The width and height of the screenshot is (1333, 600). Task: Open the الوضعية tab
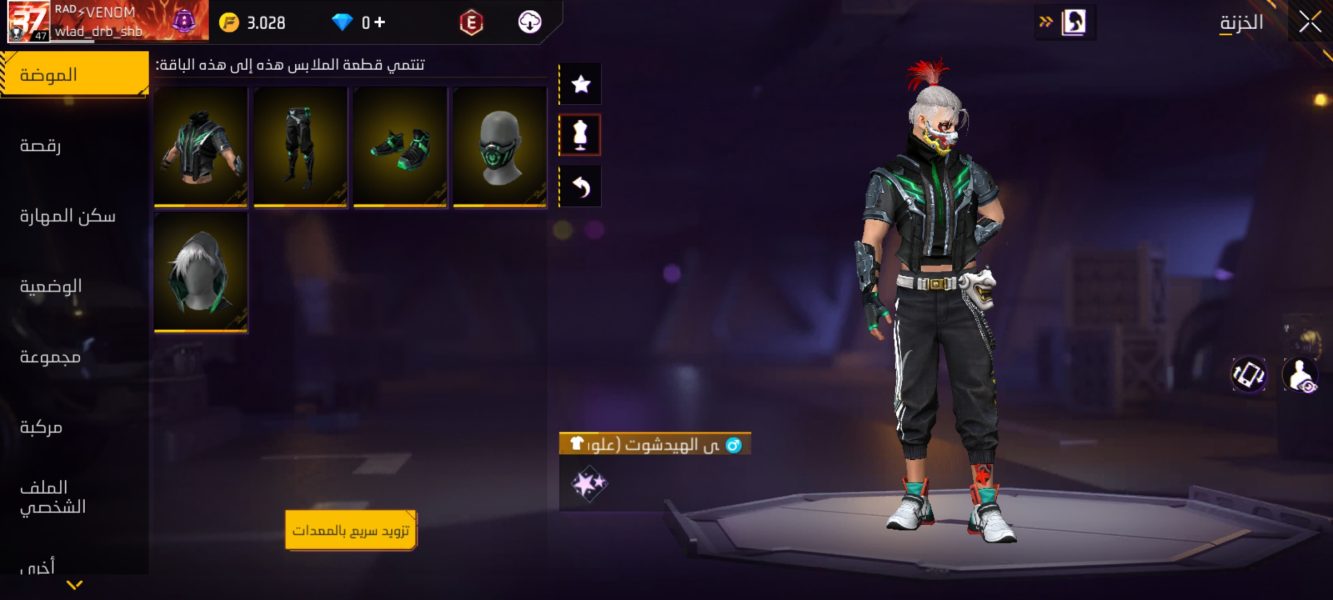[x=51, y=286]
